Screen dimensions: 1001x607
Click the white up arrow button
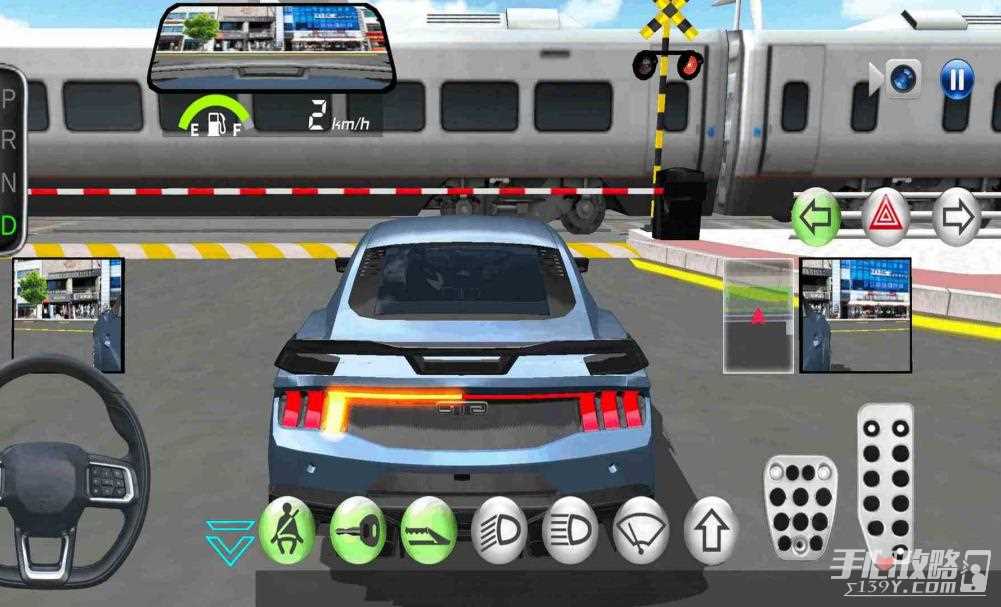click(711, 528)
